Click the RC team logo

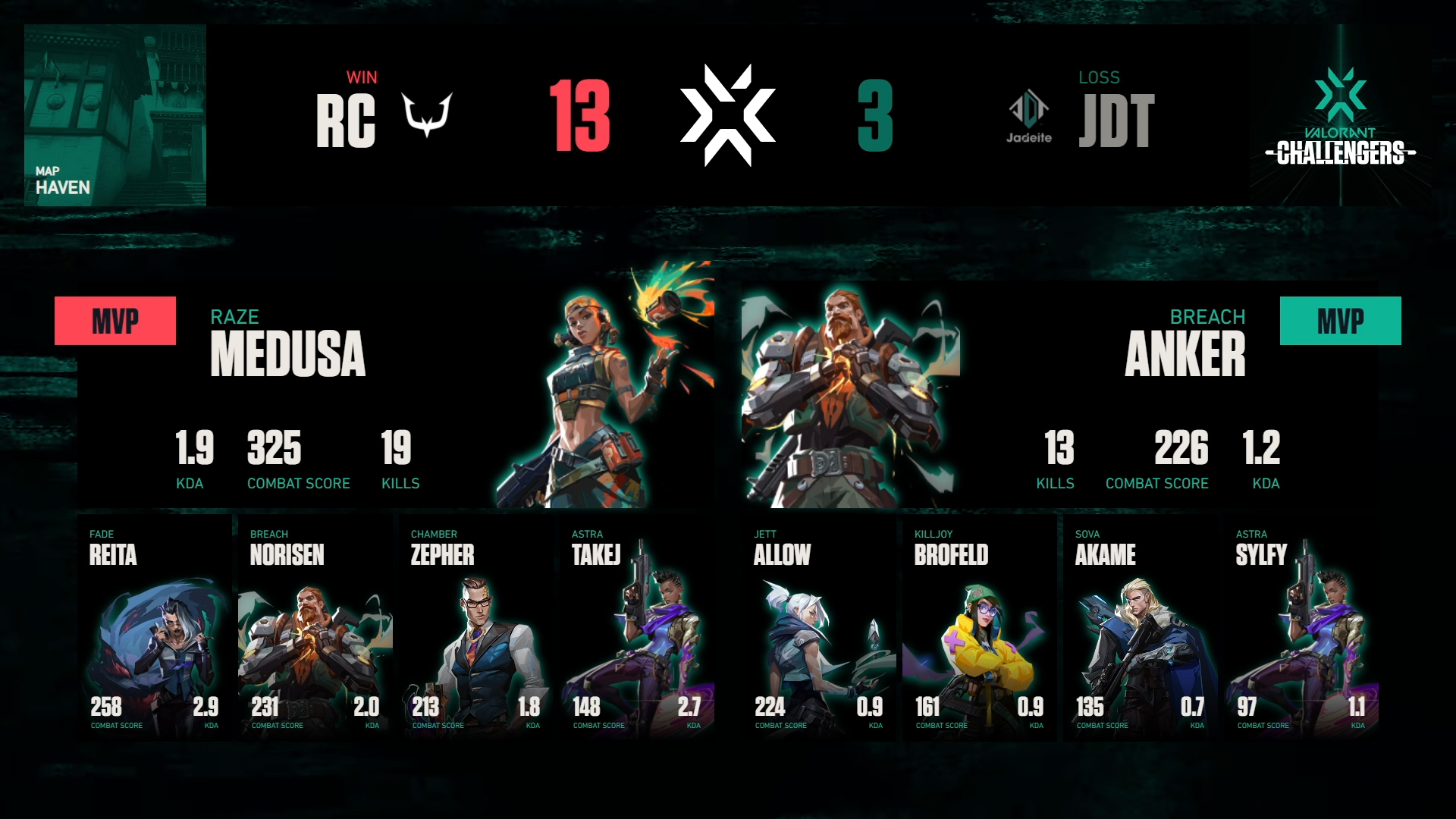[x=427, y=115]
